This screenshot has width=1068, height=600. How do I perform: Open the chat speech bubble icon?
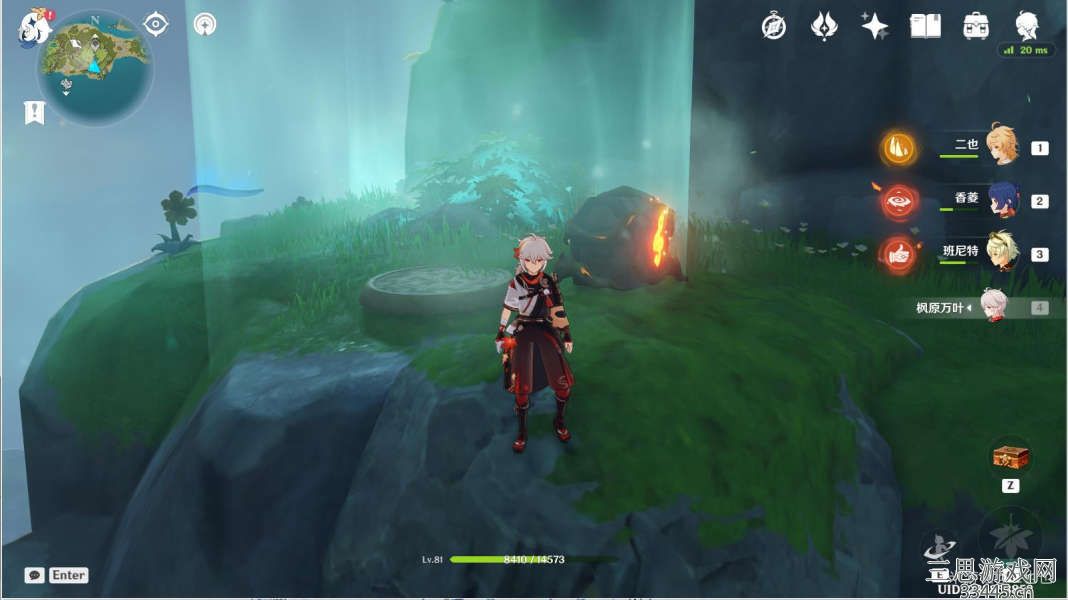click(x=35, y=575)
